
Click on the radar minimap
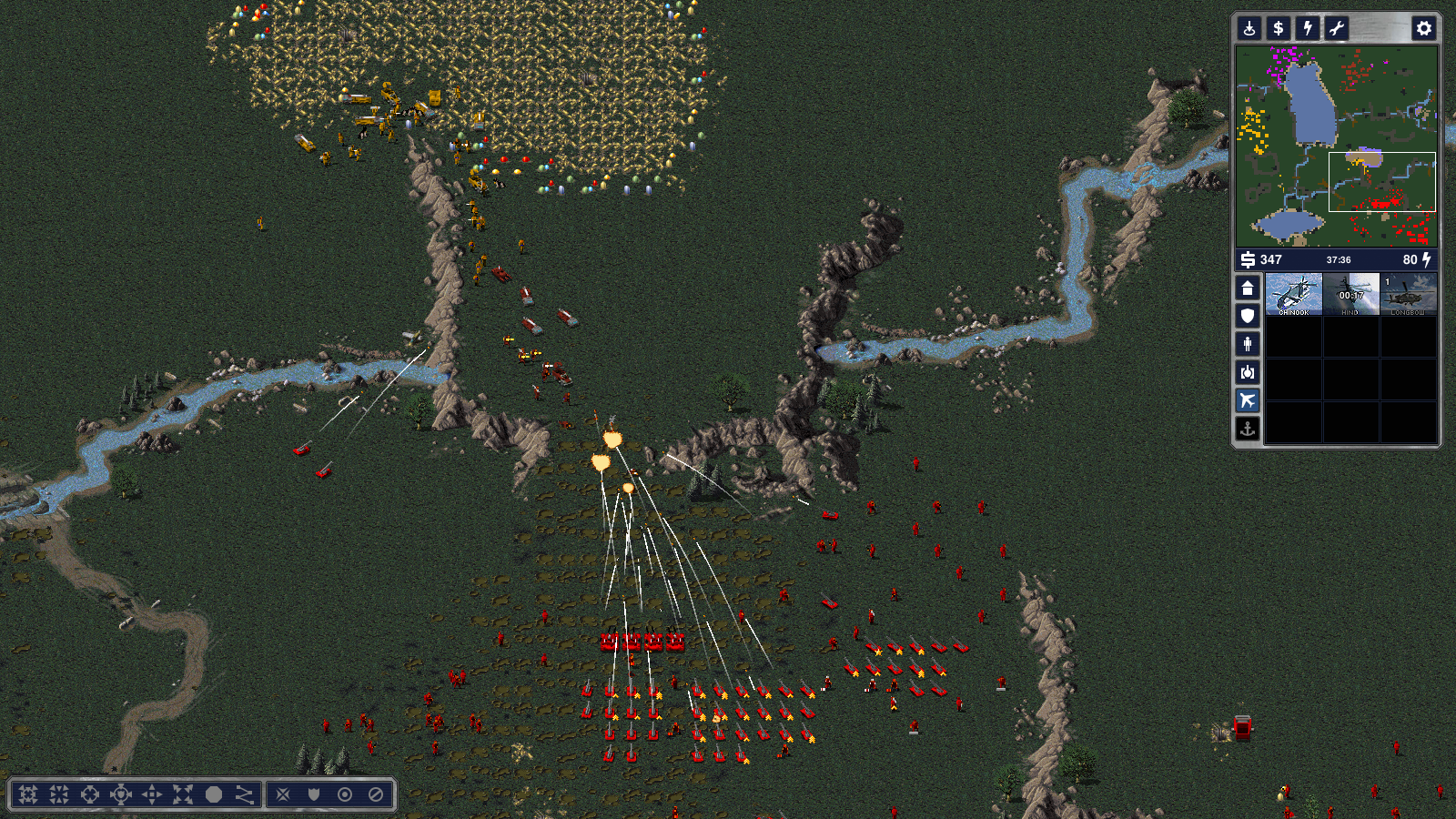coord(1336,146)
